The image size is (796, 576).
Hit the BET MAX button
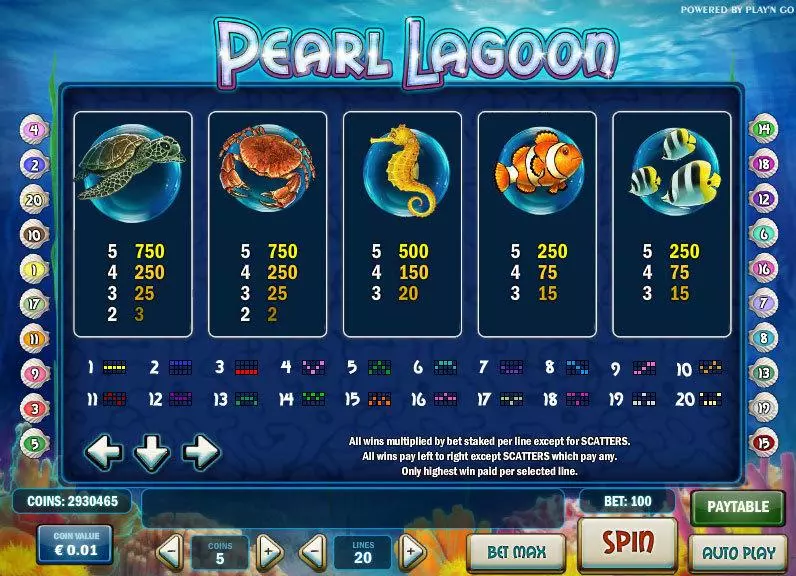pos(514,550)
